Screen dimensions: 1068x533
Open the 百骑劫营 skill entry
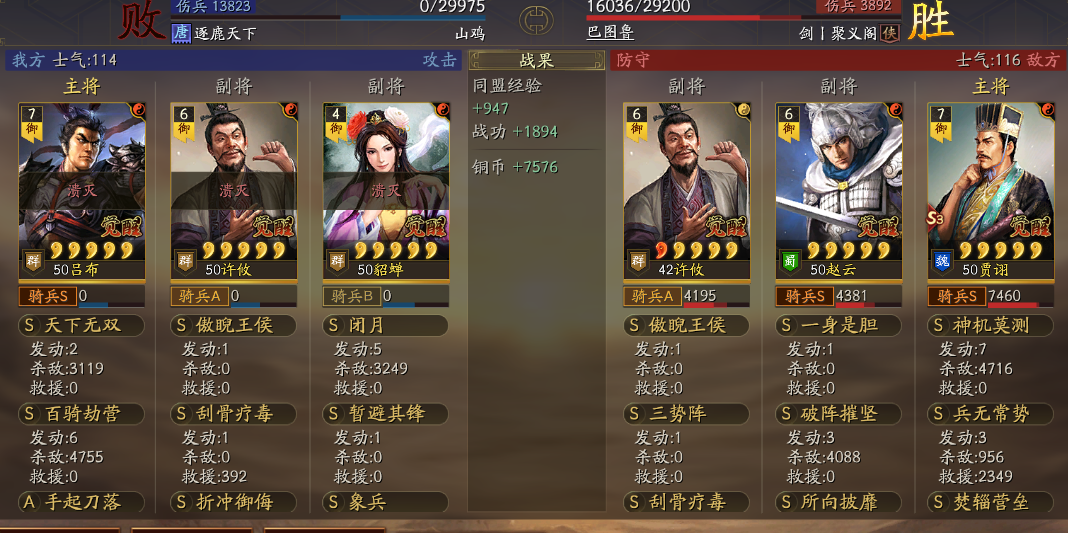[82, 414]
